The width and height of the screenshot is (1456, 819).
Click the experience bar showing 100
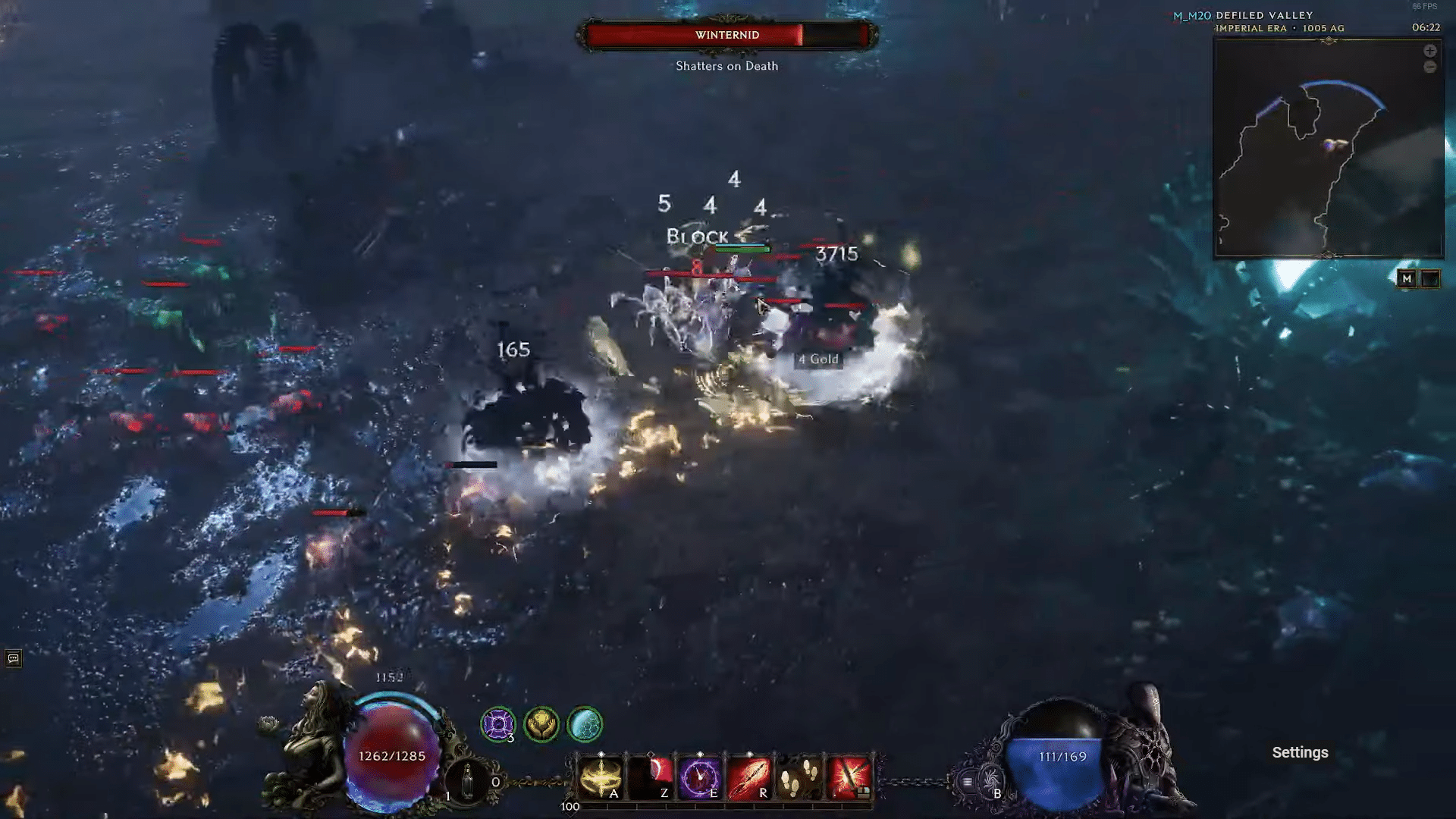(728, 807)
